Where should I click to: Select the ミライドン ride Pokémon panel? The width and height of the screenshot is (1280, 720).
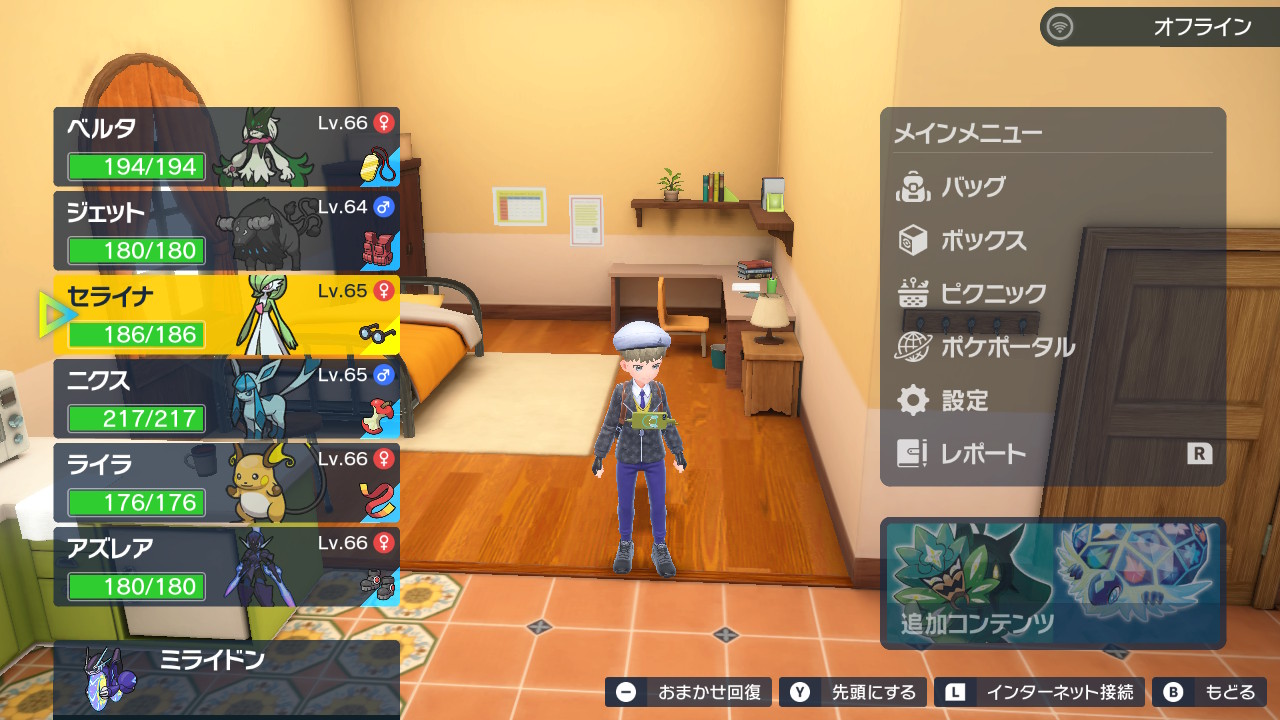pyautogui.click(x=226, y=679)
